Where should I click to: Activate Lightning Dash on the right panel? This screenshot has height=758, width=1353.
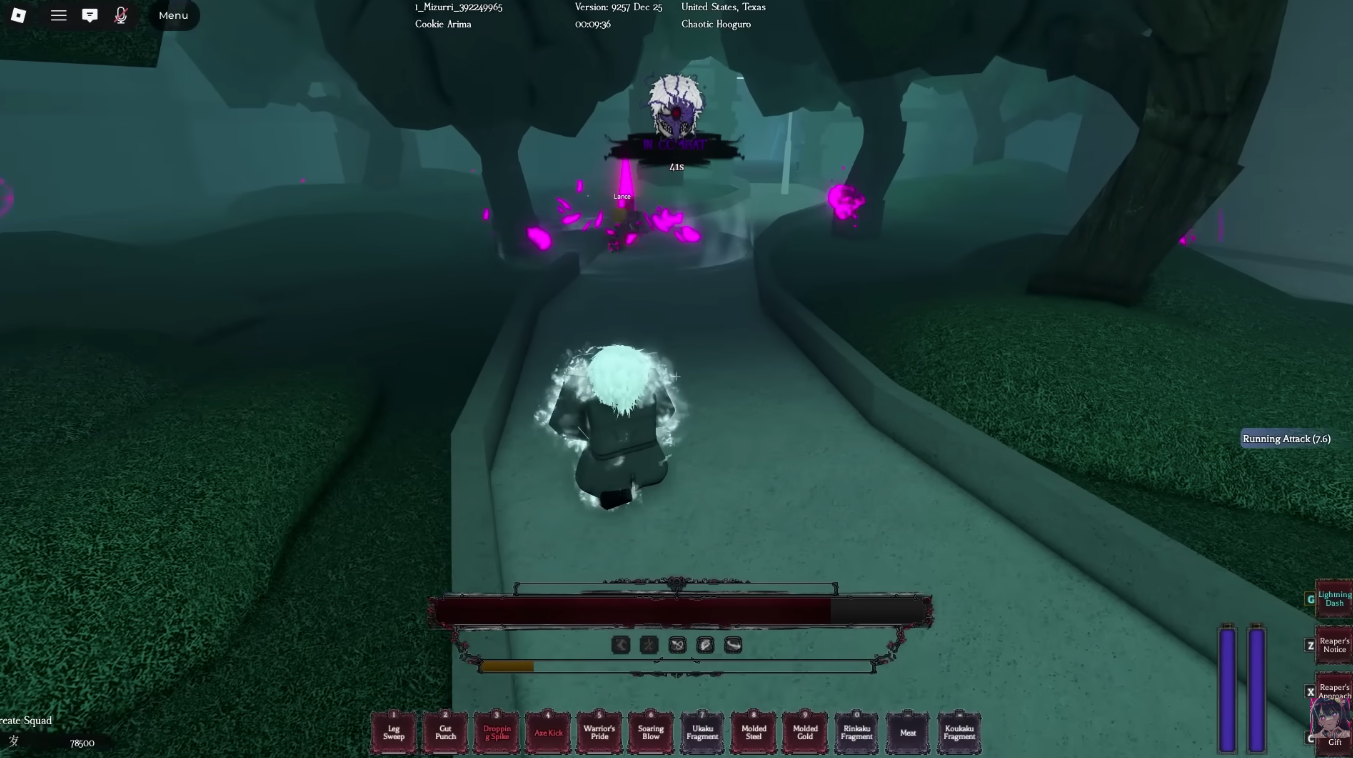[1333, 597]
